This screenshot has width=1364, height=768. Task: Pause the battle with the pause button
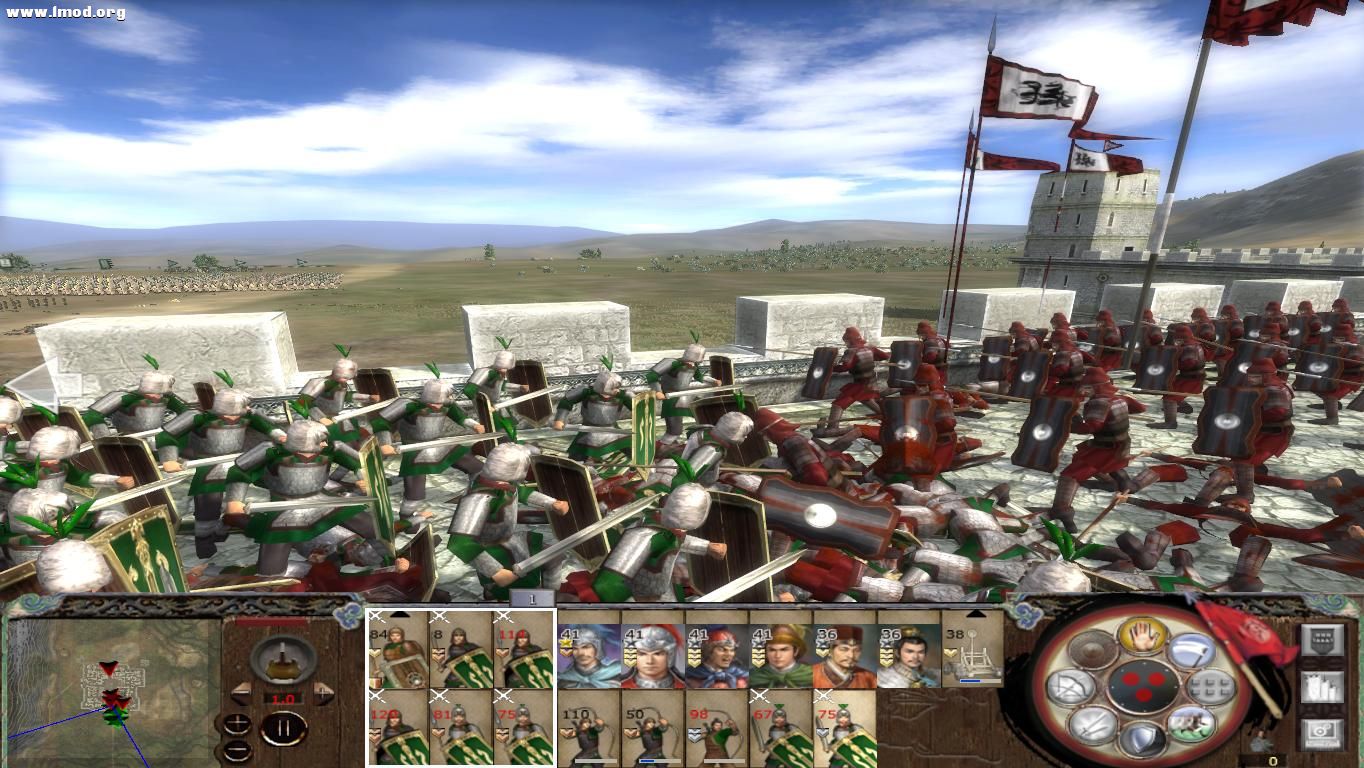[282, 727]
